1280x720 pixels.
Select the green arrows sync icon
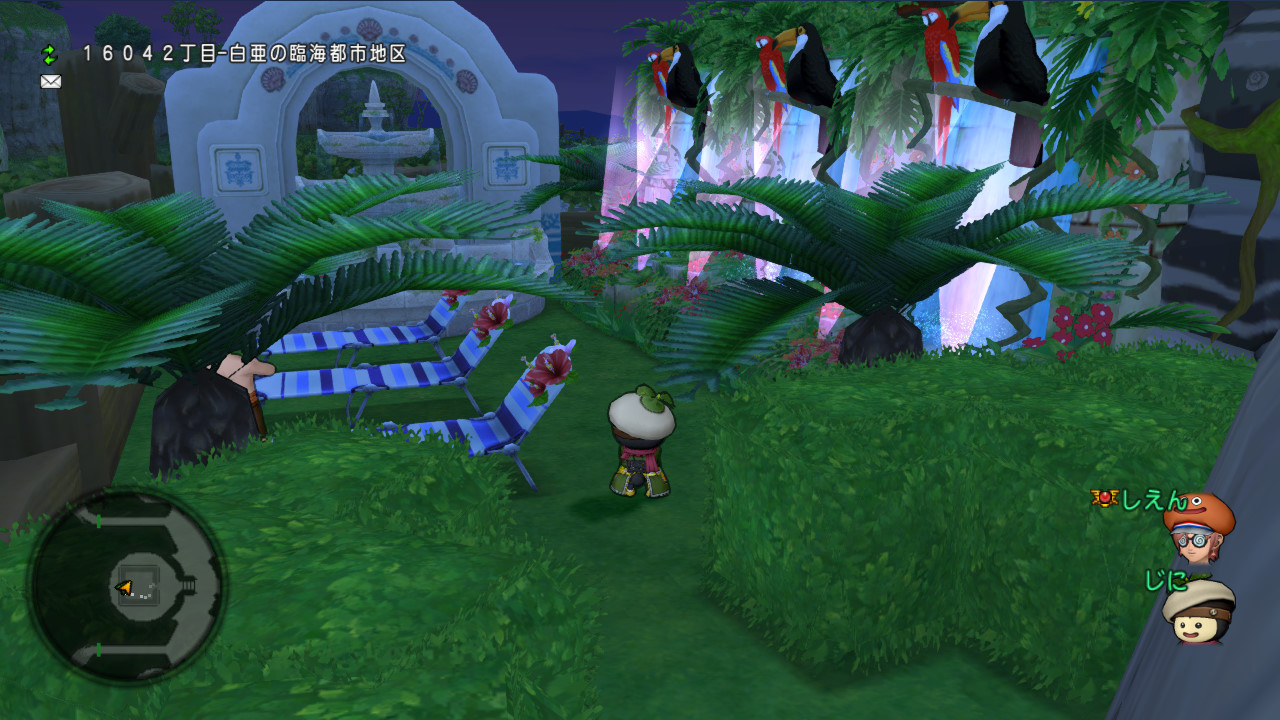pyautogui.click(x=50, y=54)
